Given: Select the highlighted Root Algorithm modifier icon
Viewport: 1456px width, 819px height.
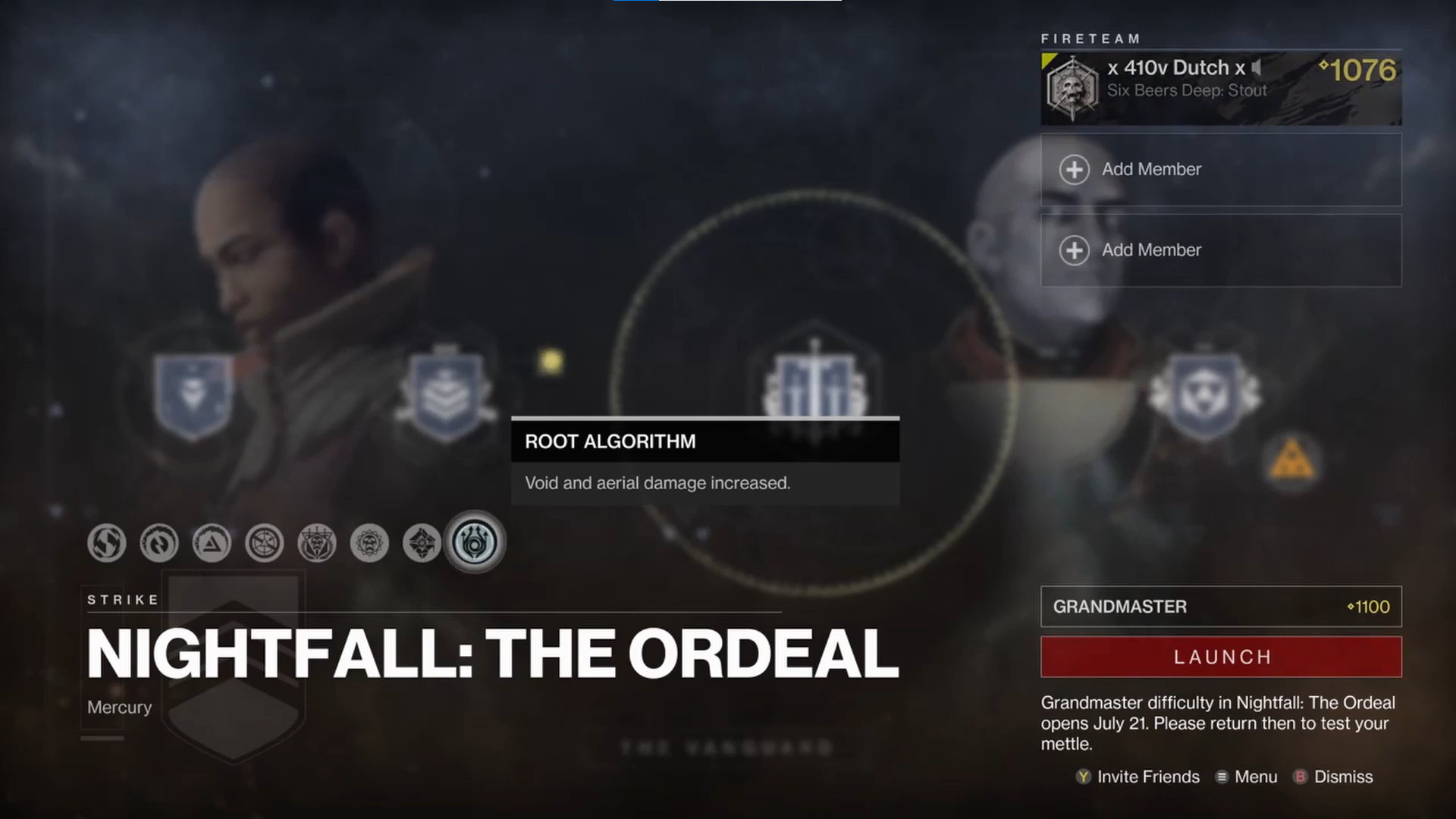Looking at the screenshot, I should [x=475, y=543].
